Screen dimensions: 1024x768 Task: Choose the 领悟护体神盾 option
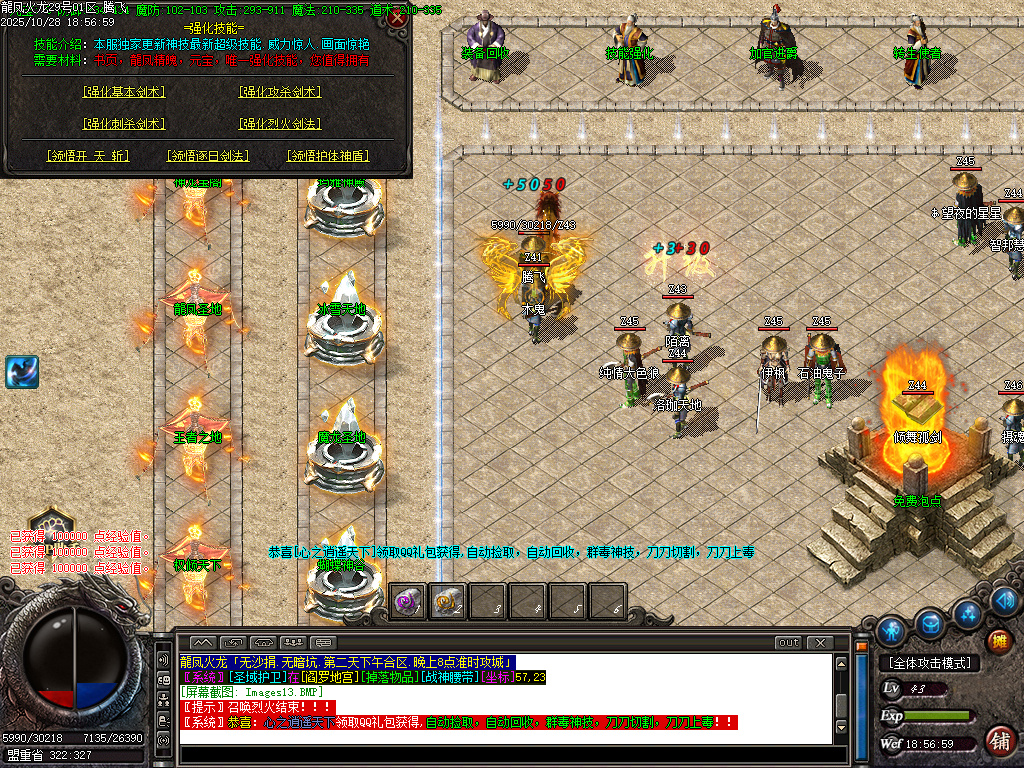(327, 156)
